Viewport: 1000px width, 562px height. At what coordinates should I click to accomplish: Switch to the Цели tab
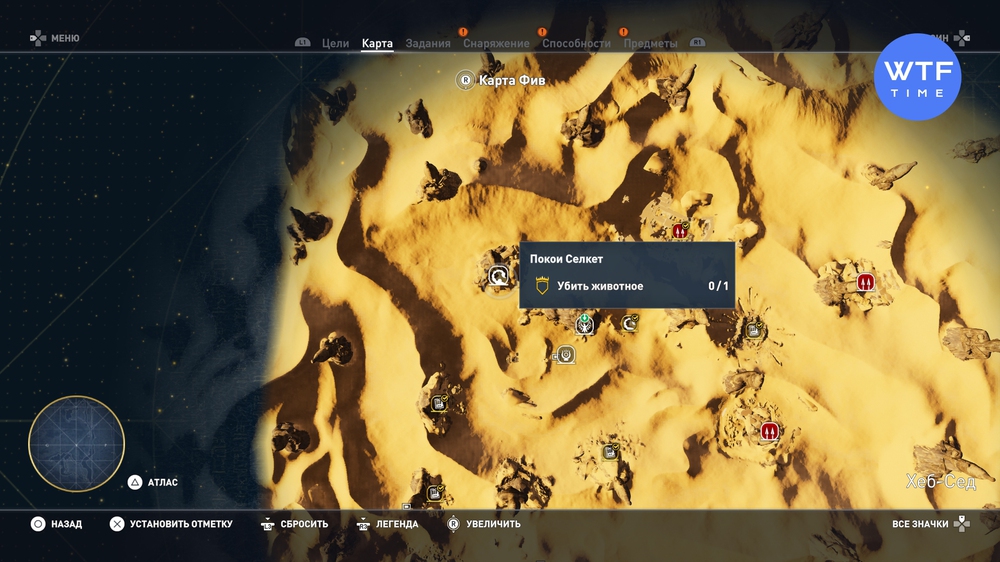pyautogui.click(x=335, y=44)
